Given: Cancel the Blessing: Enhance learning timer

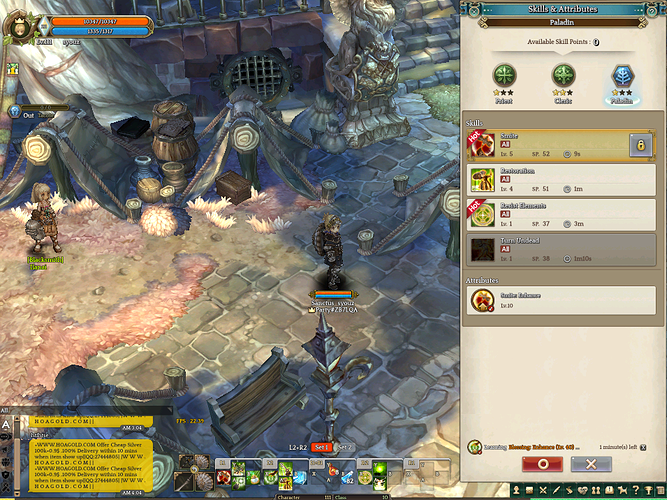Looking at the screenshot, I should coord(643,447).
